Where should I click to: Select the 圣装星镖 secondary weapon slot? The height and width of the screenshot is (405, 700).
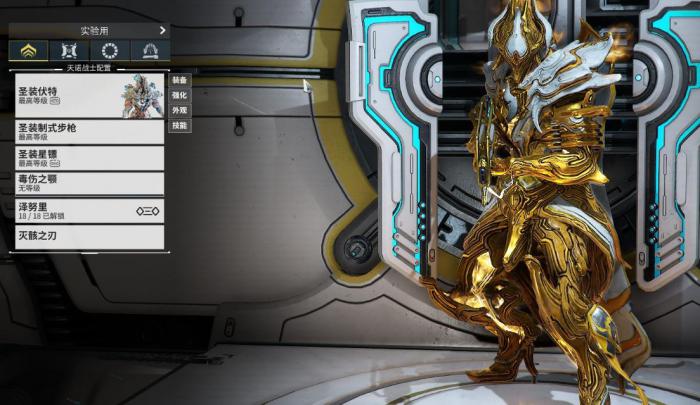click(89, 158)
